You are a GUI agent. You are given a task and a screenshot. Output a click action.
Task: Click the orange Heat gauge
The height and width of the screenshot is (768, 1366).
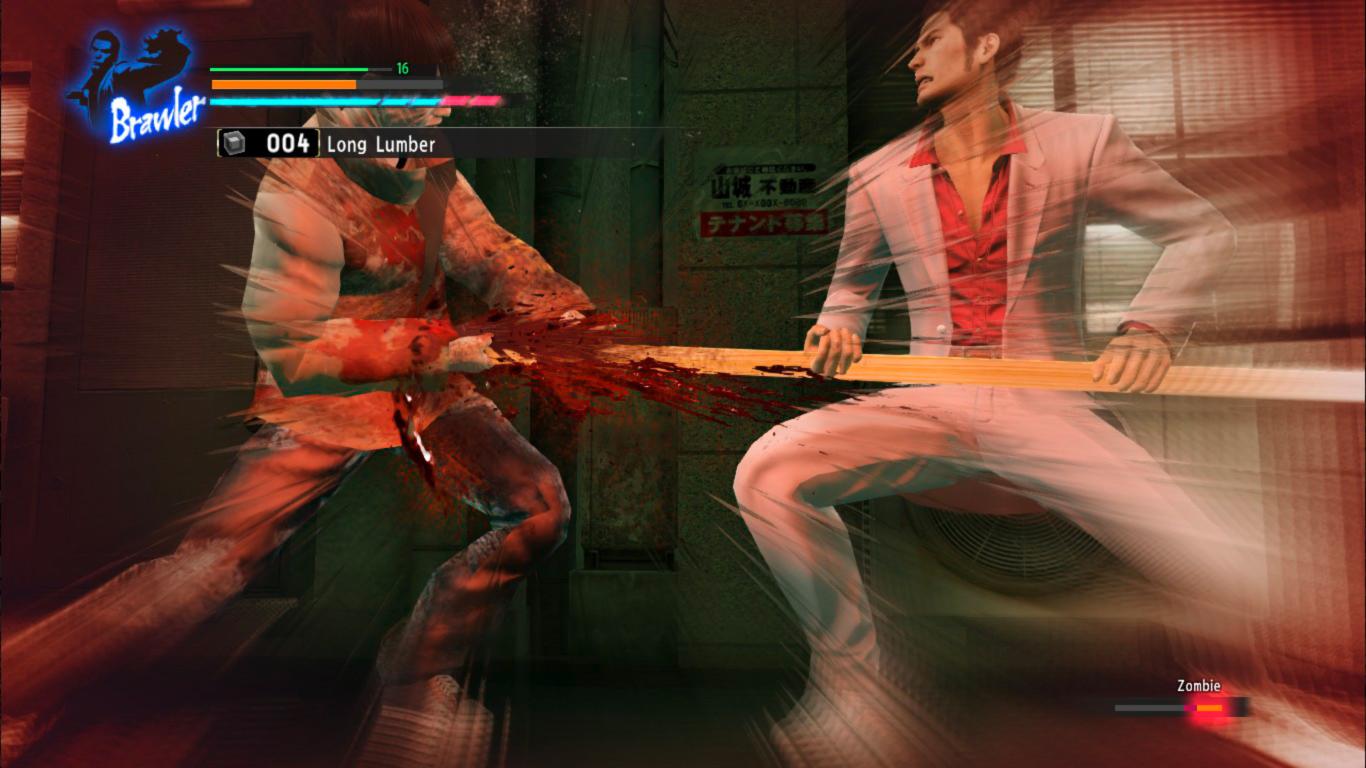(283, 85)
